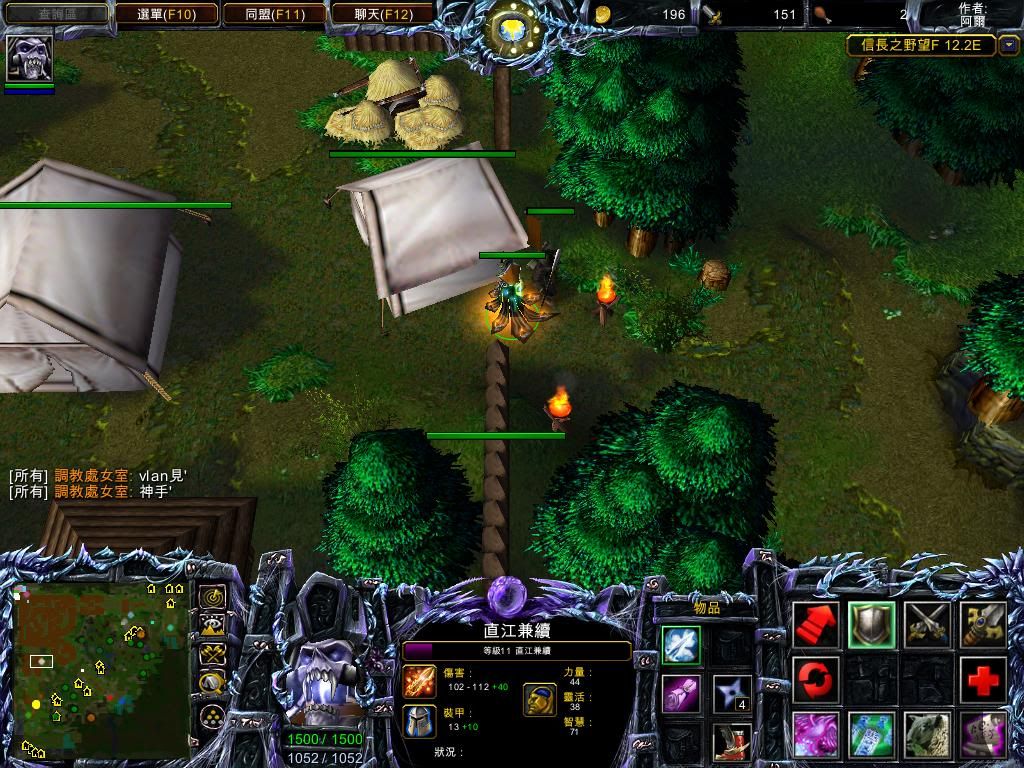Select the shuriken item with 4 charges
This screenshot has width=1024, height=768.
(x=732, y=693)
